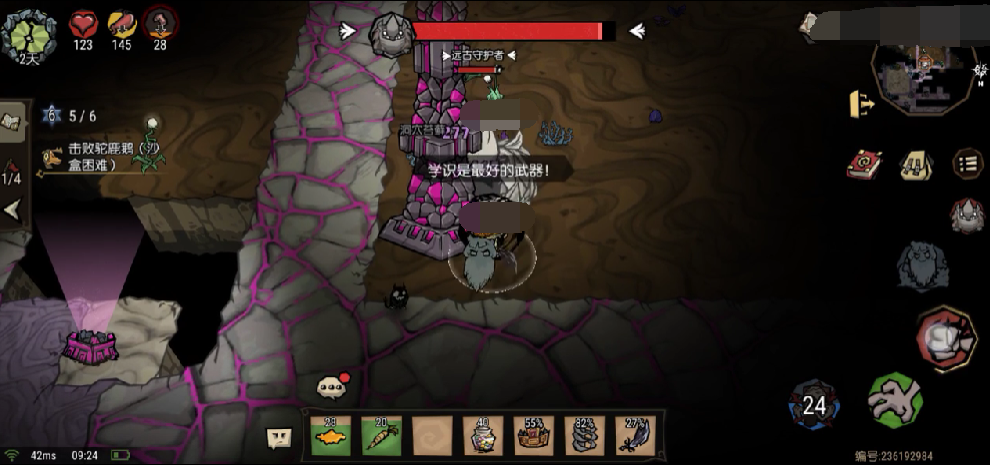Activate the fist attack button
This screenshot has height=465, width=990.
[x=945, y=337]
